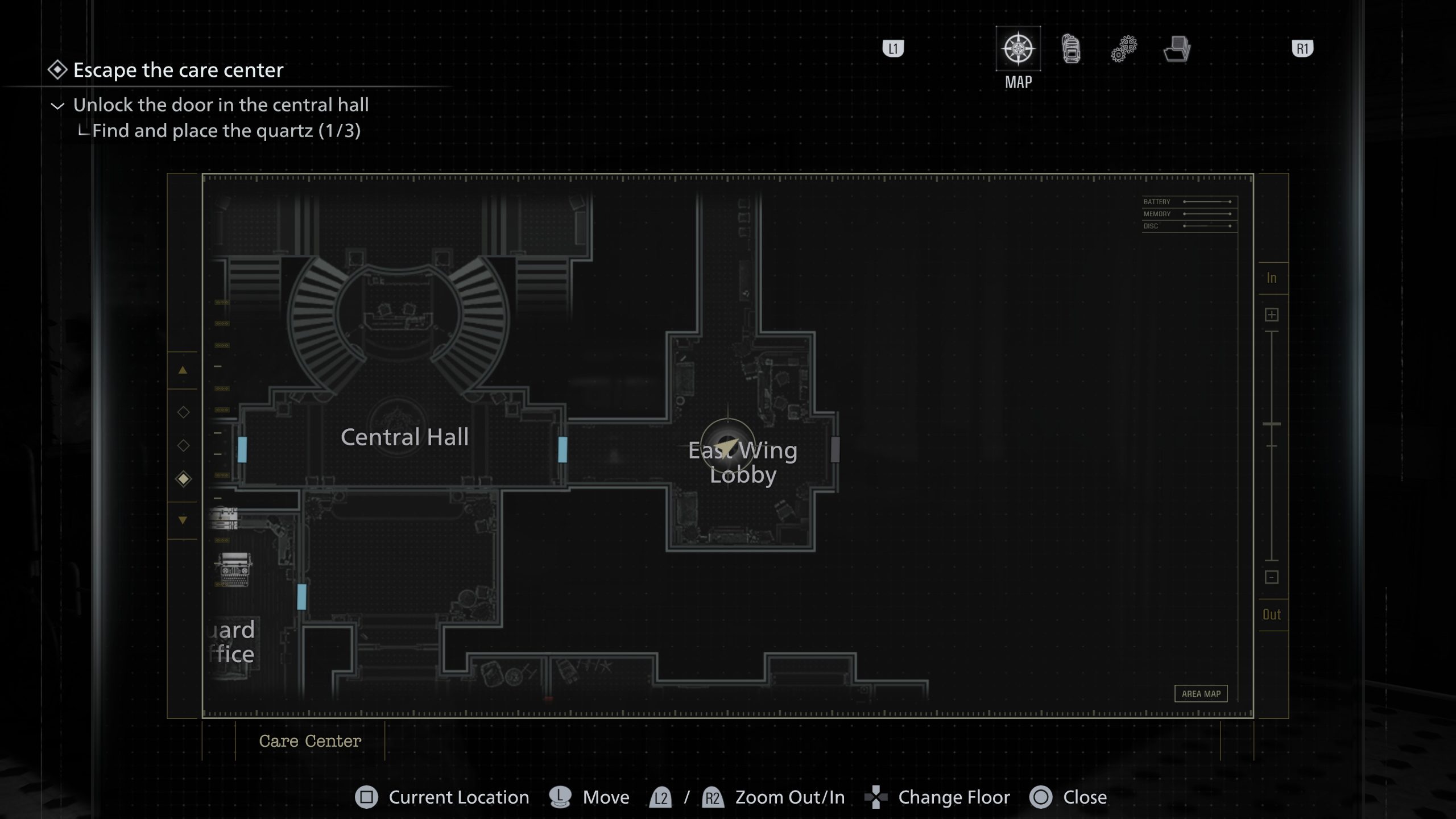Image resolution: width=1456 pixels, height=819 pixels.
Task: Select the Care Center area tab
Action: click(310, 741)
